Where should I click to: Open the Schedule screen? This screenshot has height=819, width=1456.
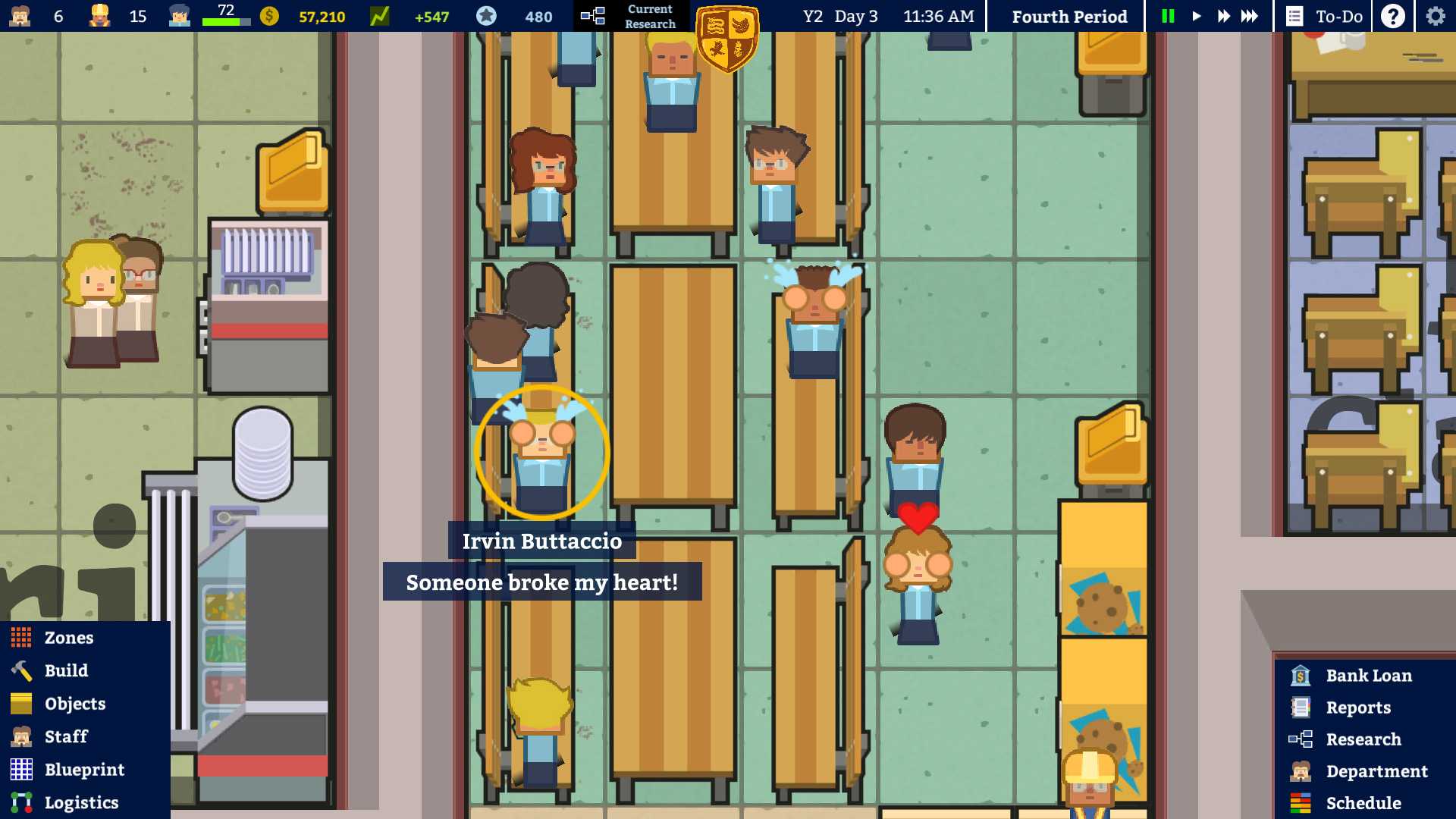tap(1361, 802)
